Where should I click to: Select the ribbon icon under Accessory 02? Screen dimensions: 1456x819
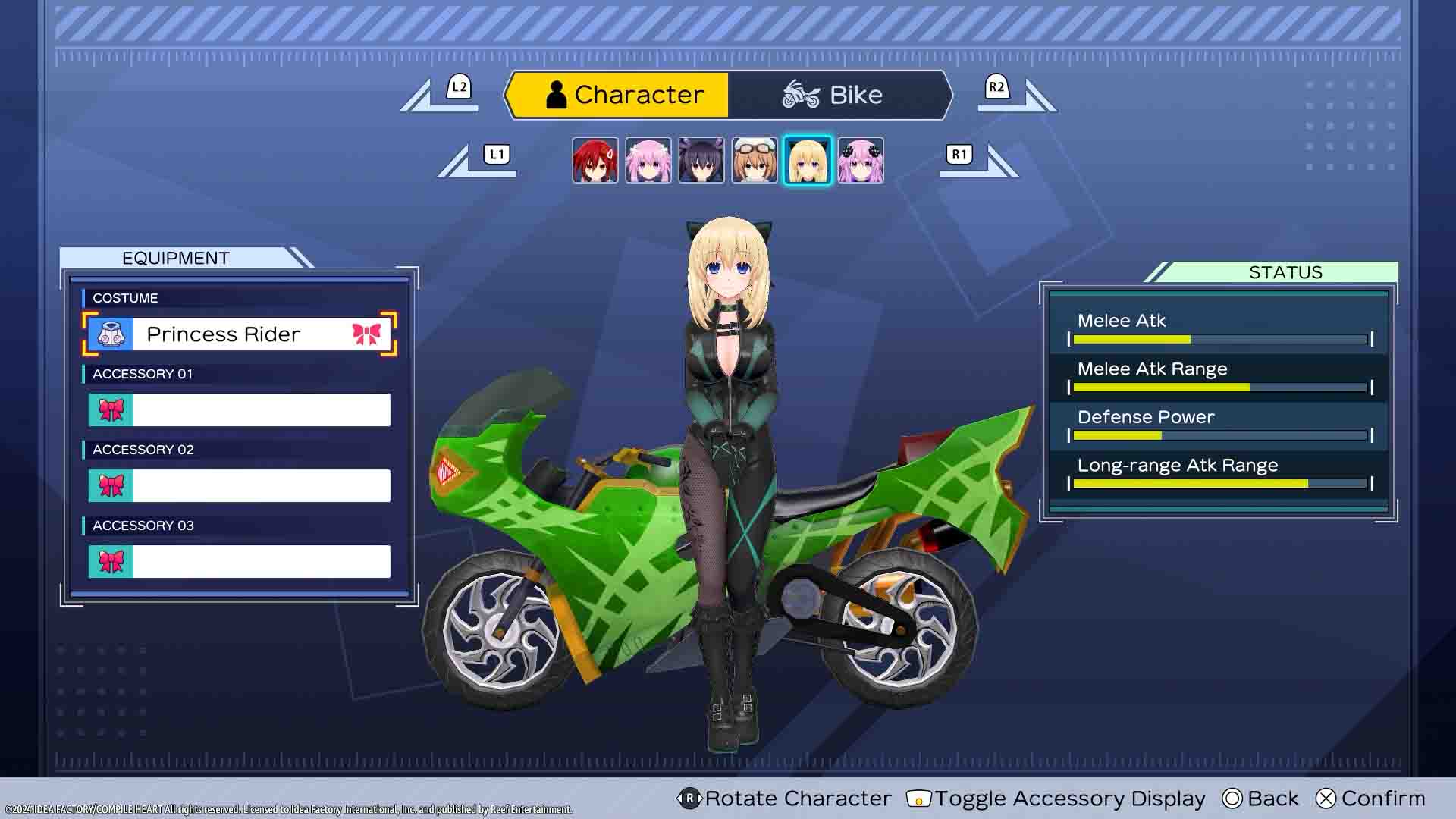(x=111, y=485)
